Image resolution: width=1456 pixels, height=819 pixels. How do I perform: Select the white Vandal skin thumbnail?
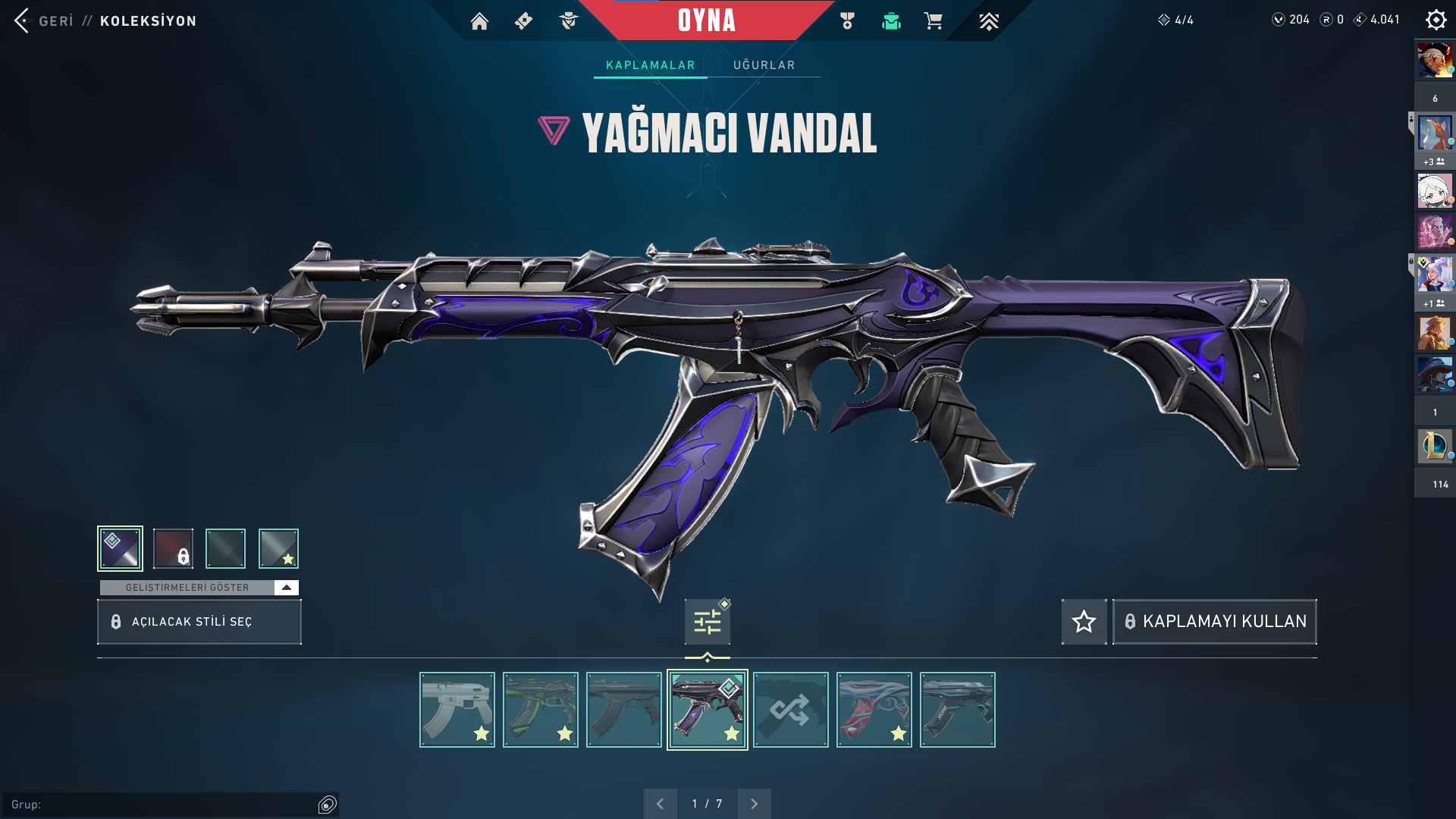[457, 710]
